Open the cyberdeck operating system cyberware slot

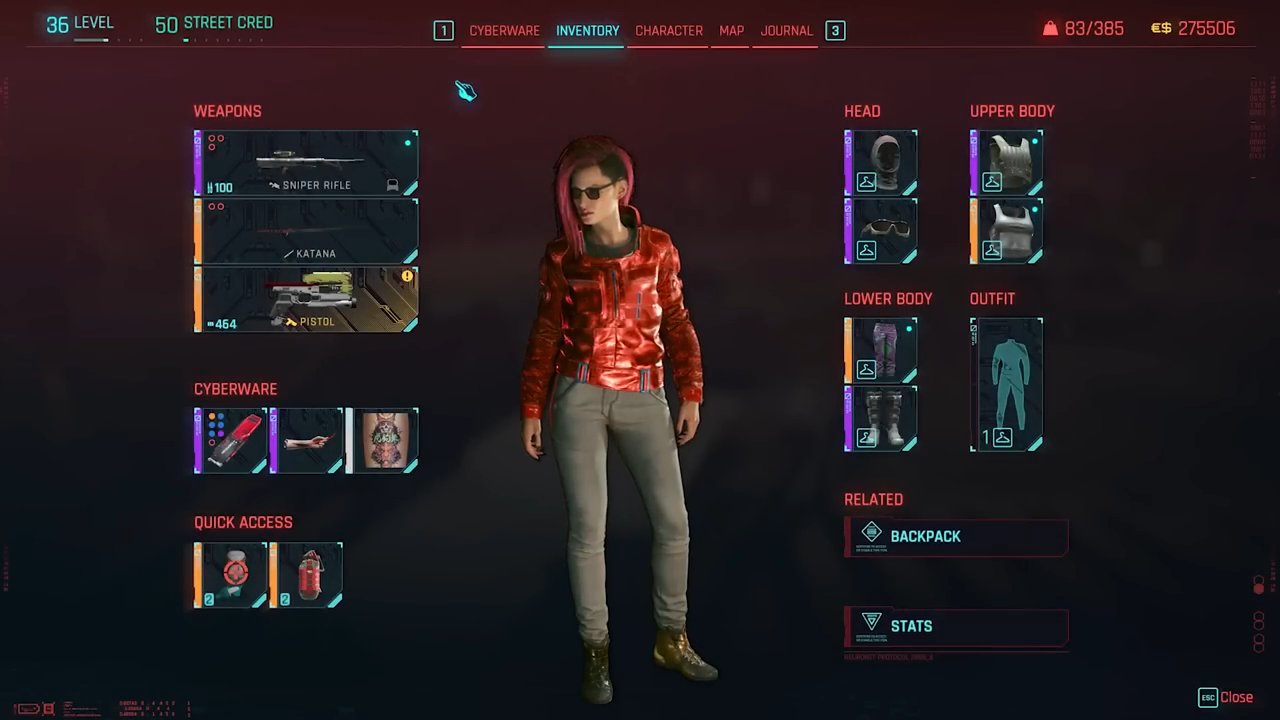(231, 440)
